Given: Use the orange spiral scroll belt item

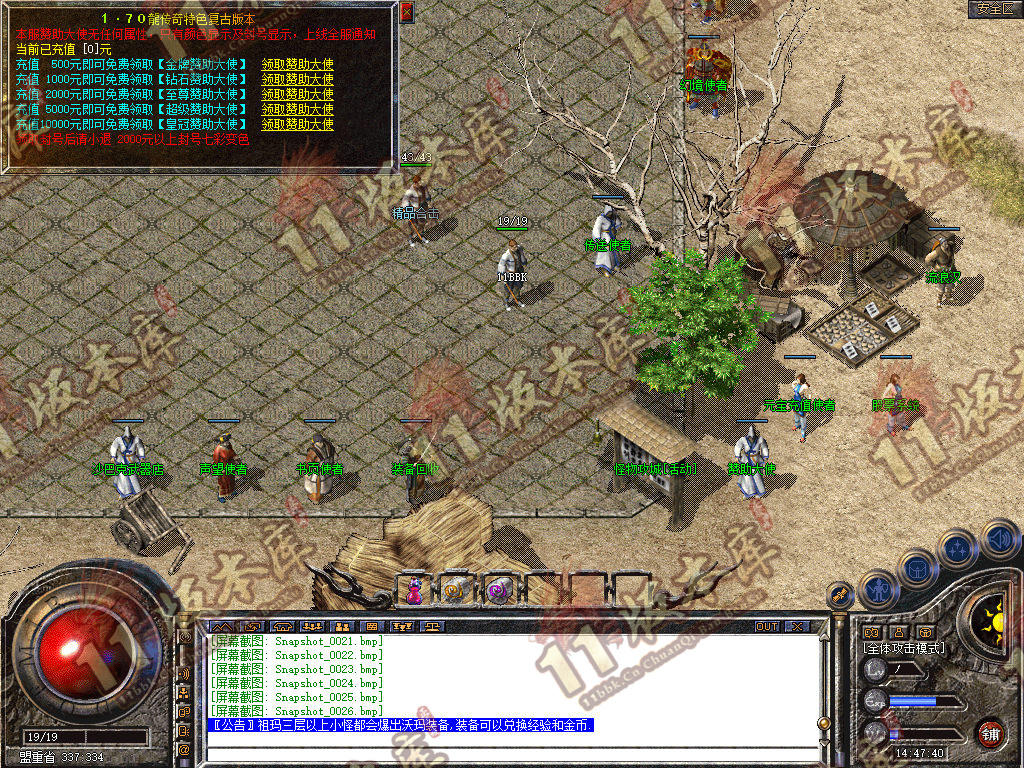Looking at the screenshot, I should coord(456,591).
